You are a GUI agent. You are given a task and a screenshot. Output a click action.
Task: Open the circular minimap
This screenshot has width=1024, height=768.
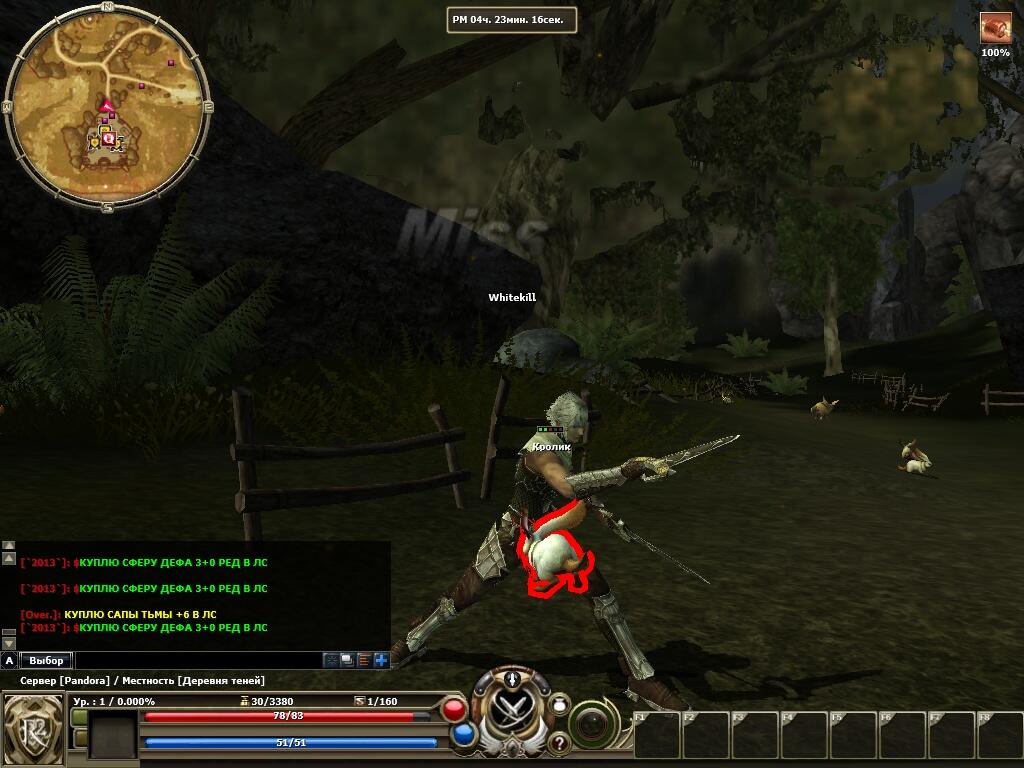click(107, 106)
